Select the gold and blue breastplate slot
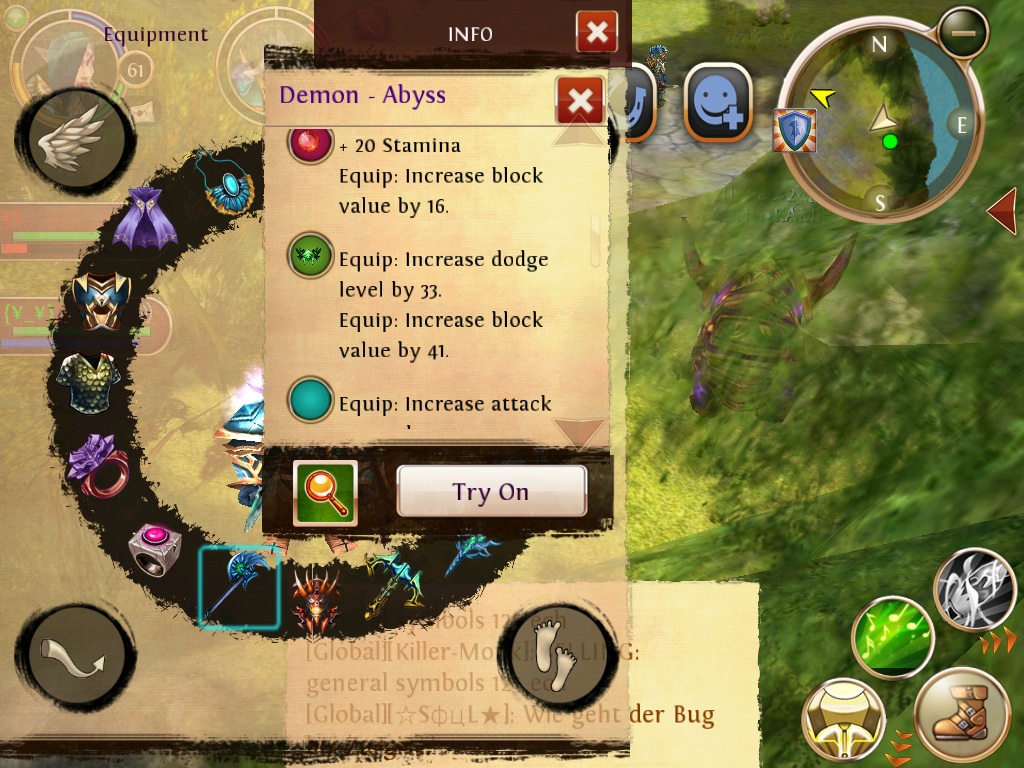 point(102,299)
